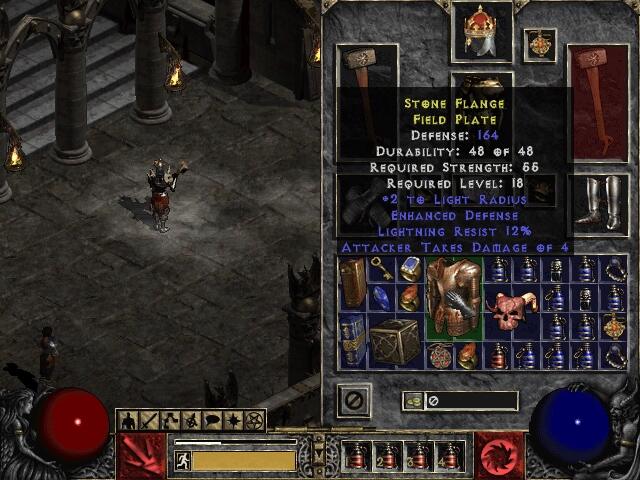Screen dimensions: 640x480
Task: Close the inventory panel
Action: click(353, 400)
